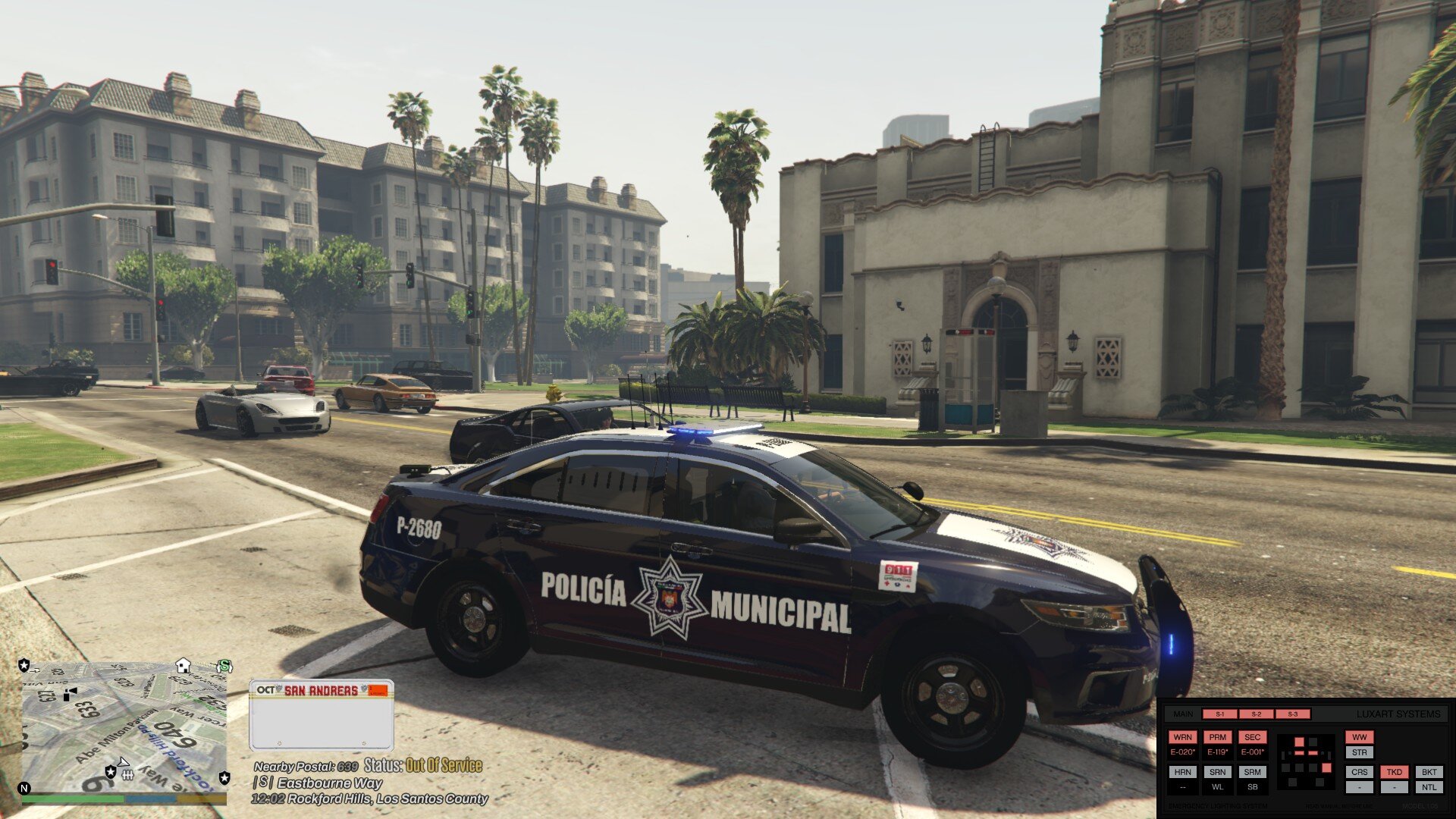This screenshot has width=1456, height=819.
Task: Turn on the CRS cruise lights
Action: 1359,772
